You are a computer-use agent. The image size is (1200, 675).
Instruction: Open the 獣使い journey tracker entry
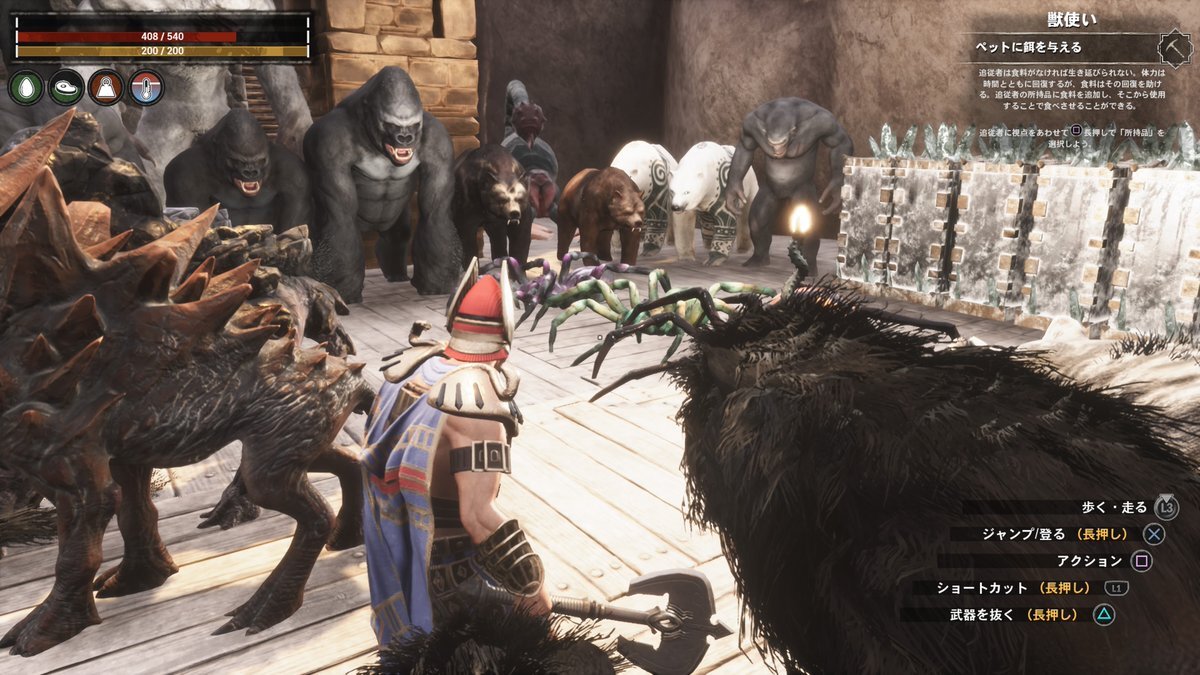[x=1072, y=19]
